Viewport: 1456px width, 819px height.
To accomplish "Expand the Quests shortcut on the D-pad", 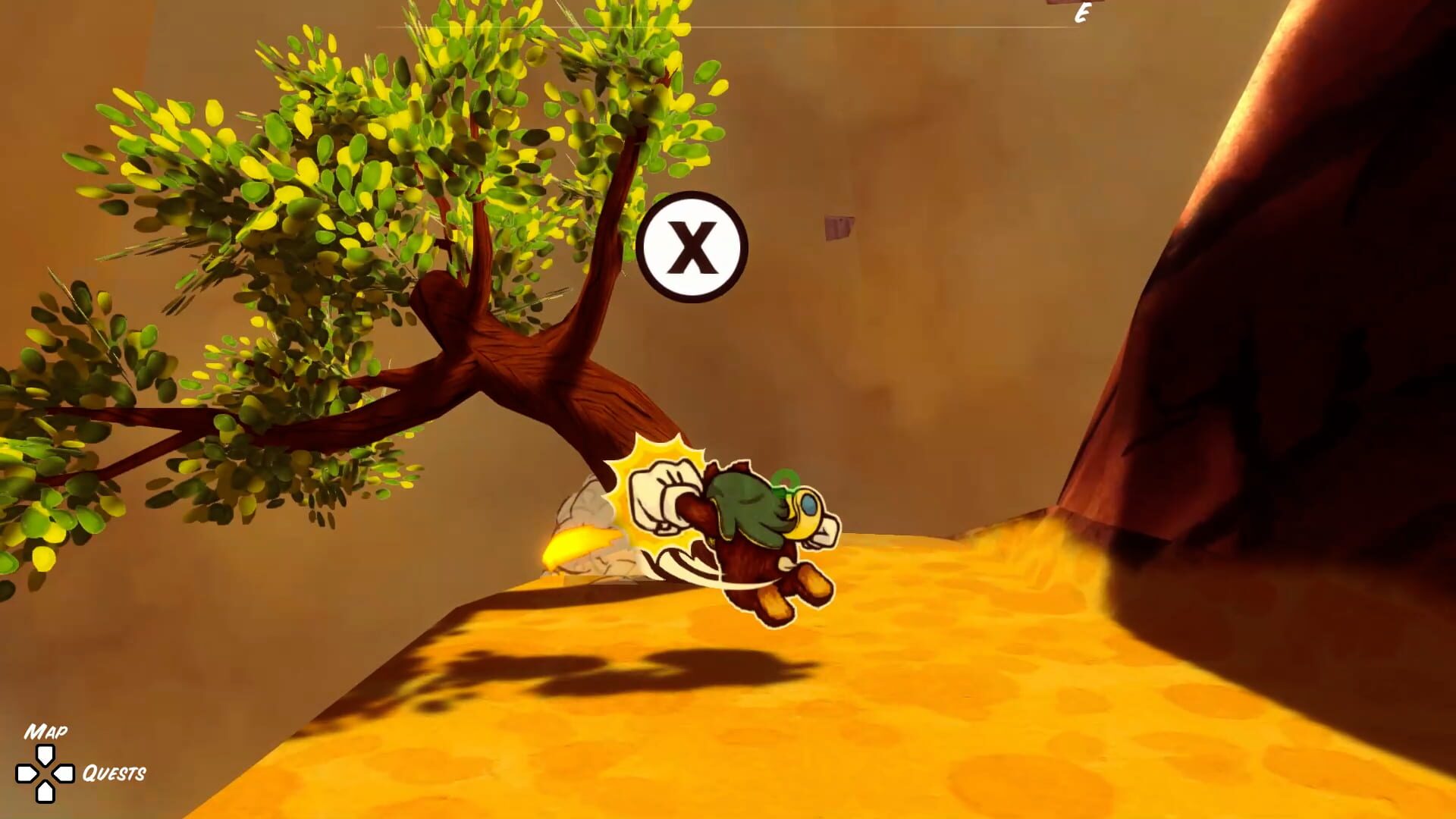I will coord(64,773).
